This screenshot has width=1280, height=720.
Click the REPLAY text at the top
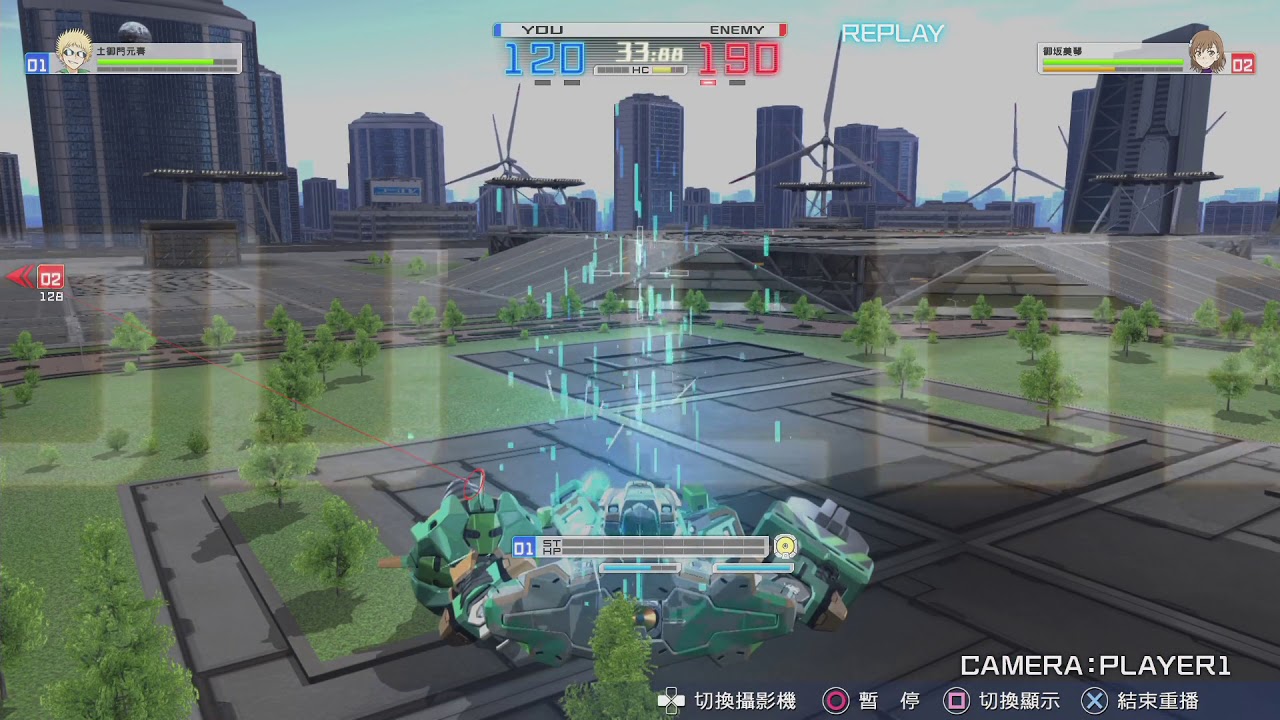click(893, 33)
